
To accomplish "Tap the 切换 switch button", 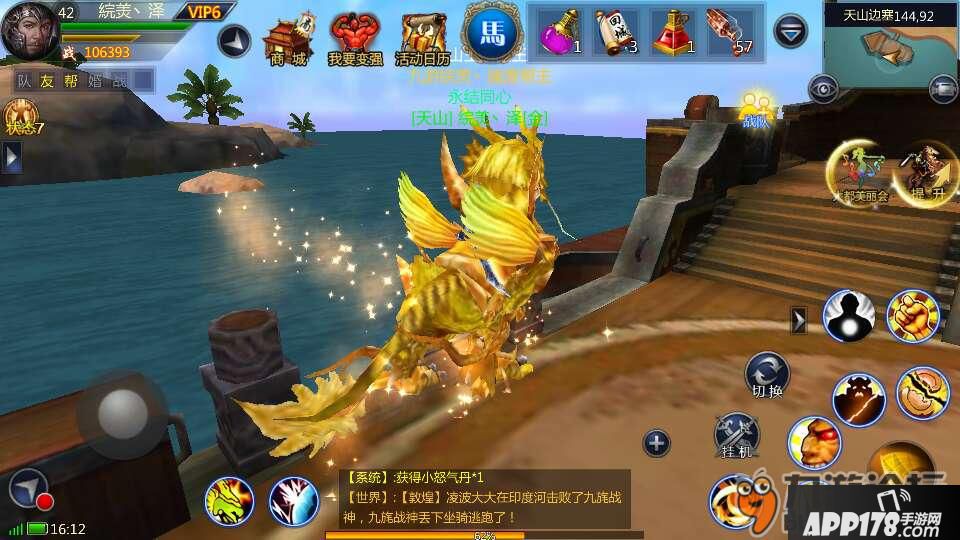I will tap(767, 374).
